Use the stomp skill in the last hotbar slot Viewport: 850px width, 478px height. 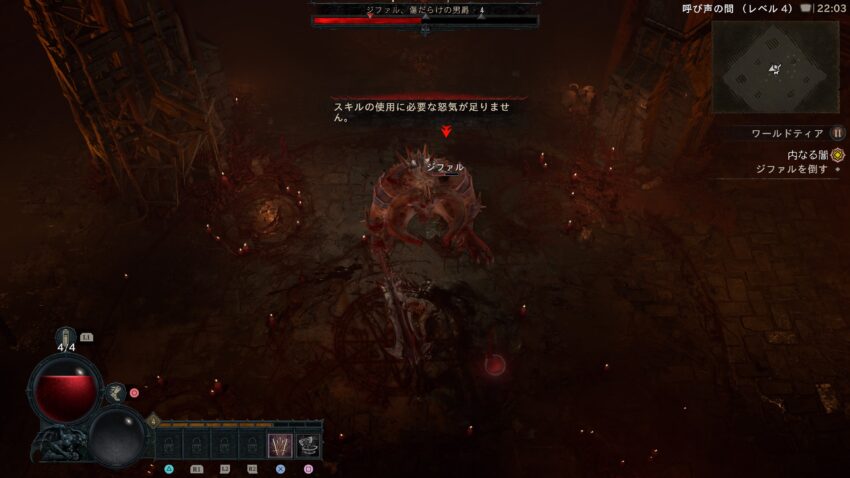(308, 445)
